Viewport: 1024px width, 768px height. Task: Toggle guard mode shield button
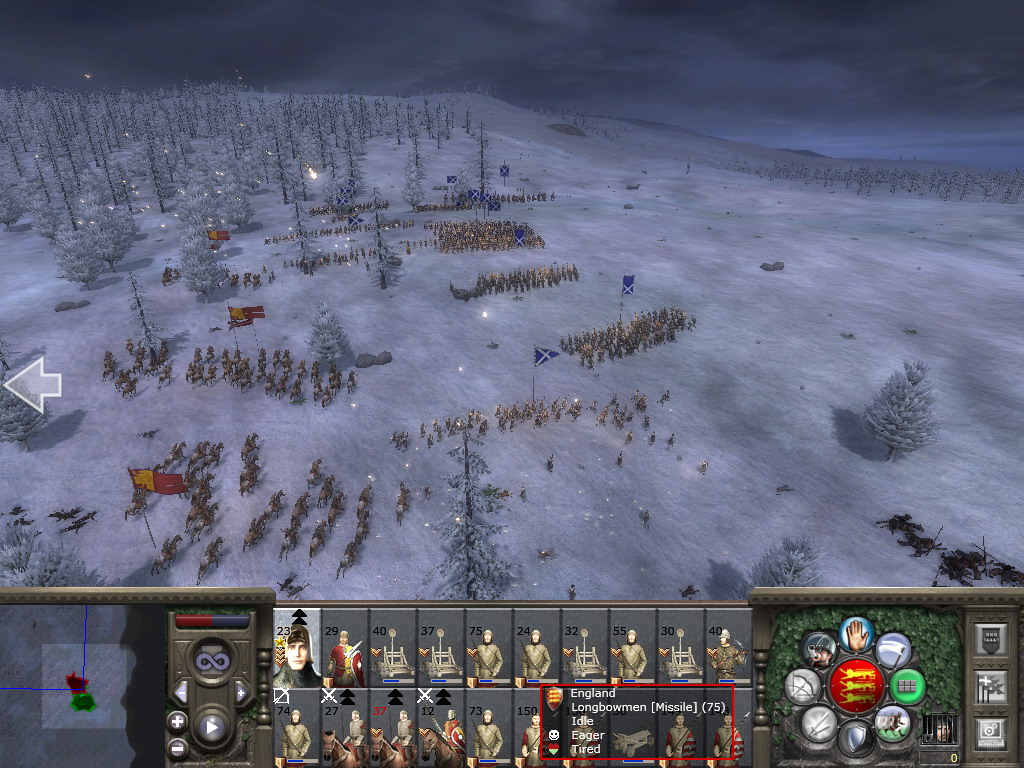[857, 740]
